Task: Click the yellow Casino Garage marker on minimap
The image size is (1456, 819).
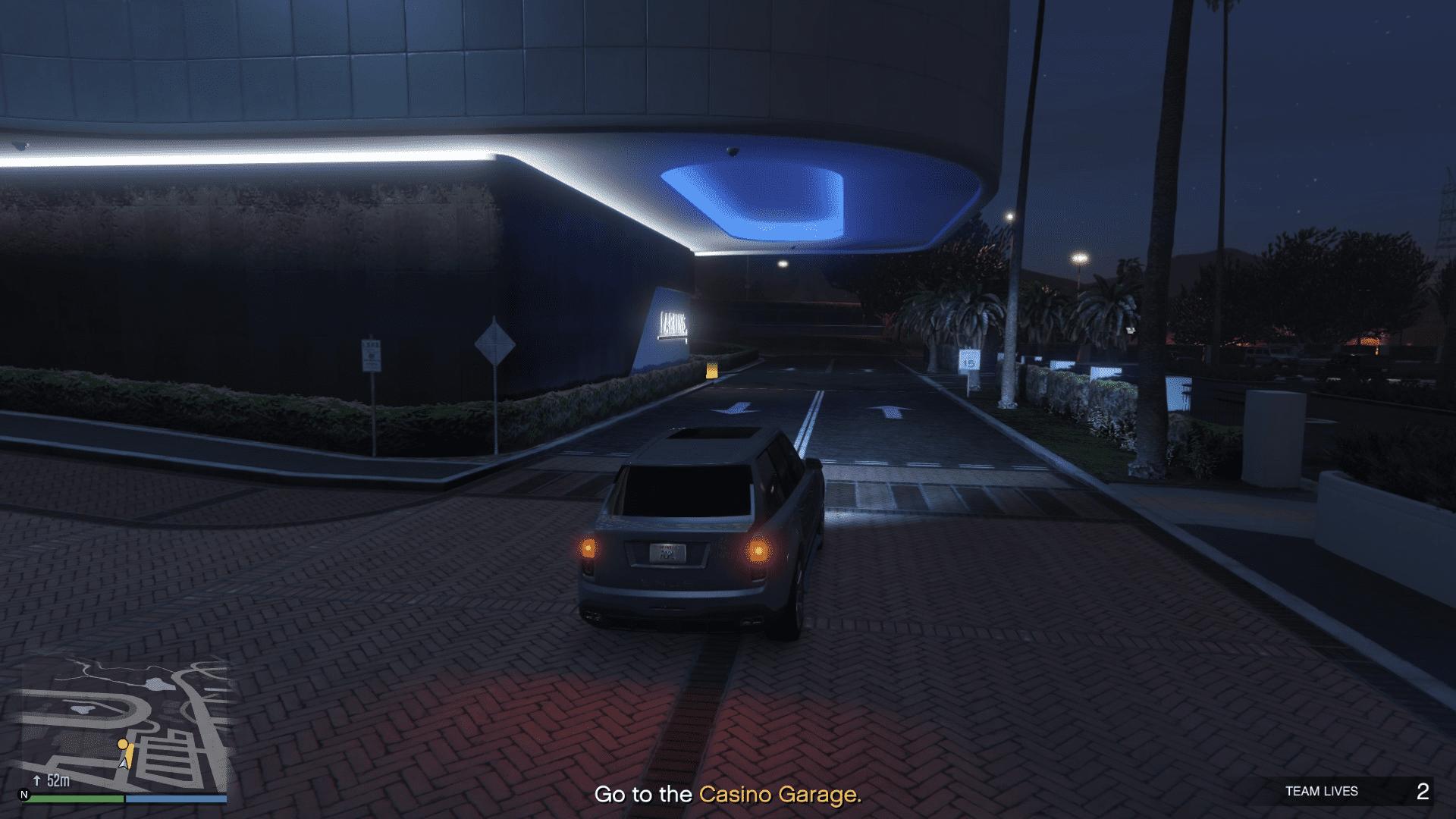Action: click(123, 745)
